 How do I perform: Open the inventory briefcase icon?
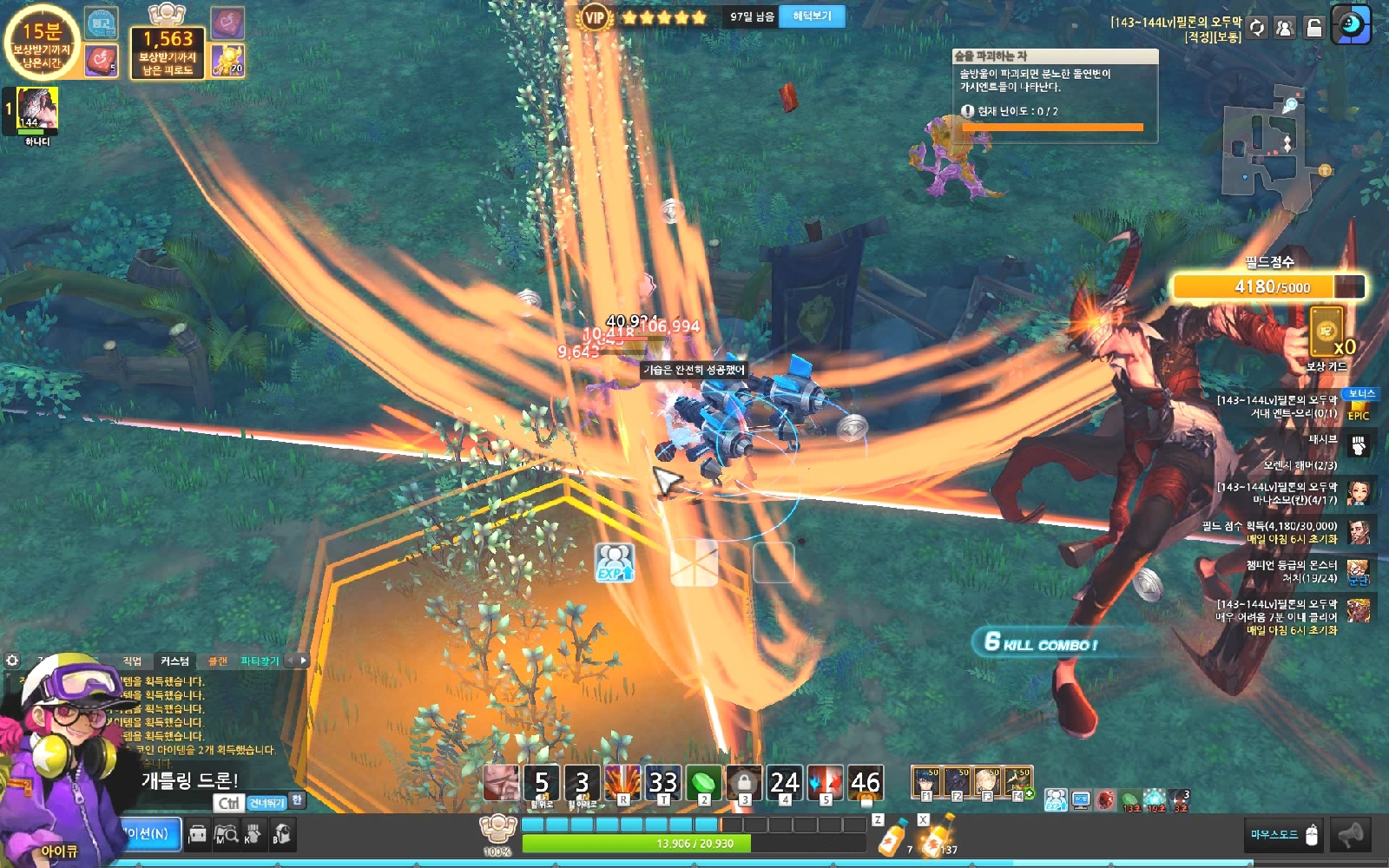198,835
